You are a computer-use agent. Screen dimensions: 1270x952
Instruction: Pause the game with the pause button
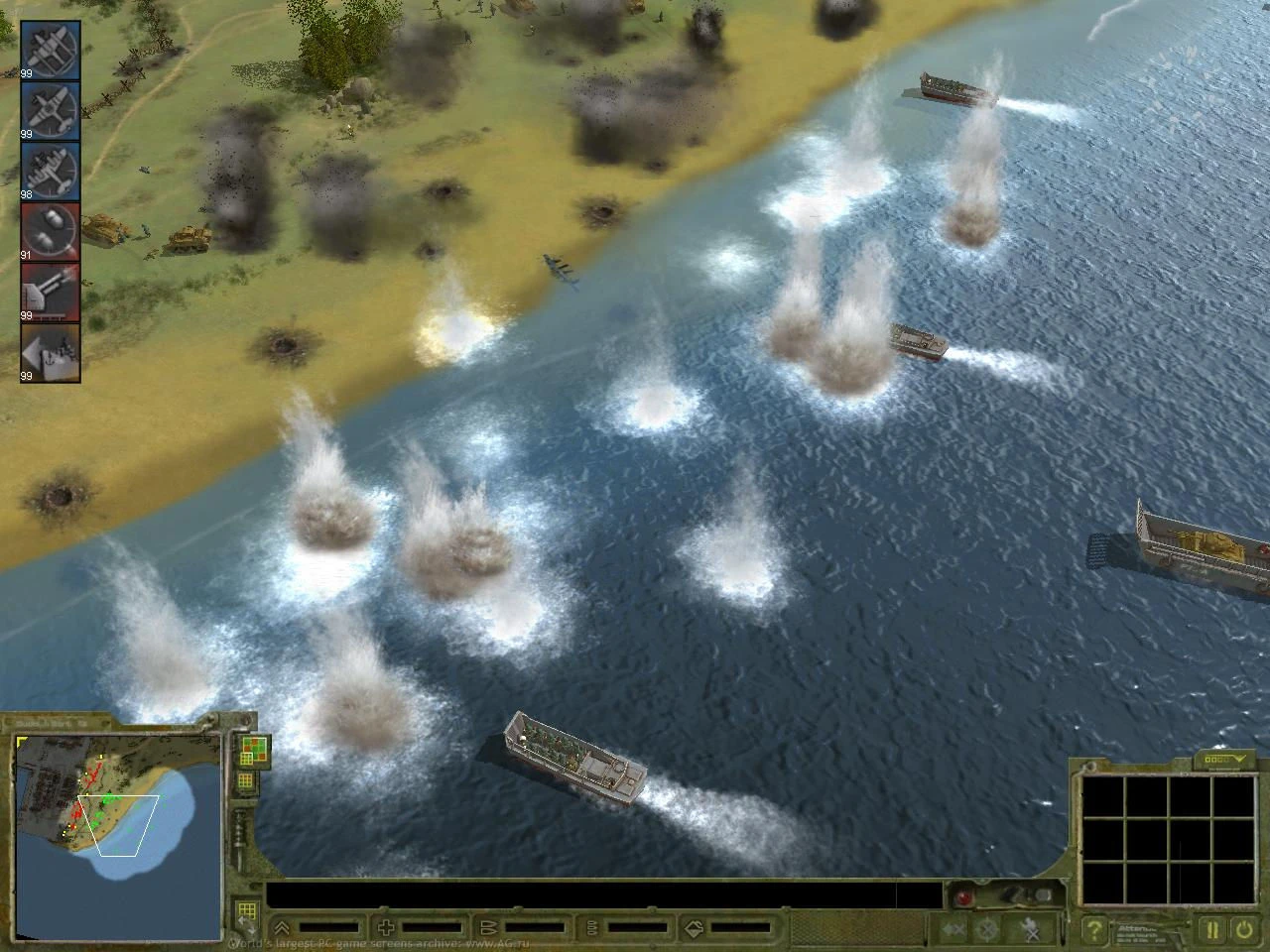[1212, 930]
